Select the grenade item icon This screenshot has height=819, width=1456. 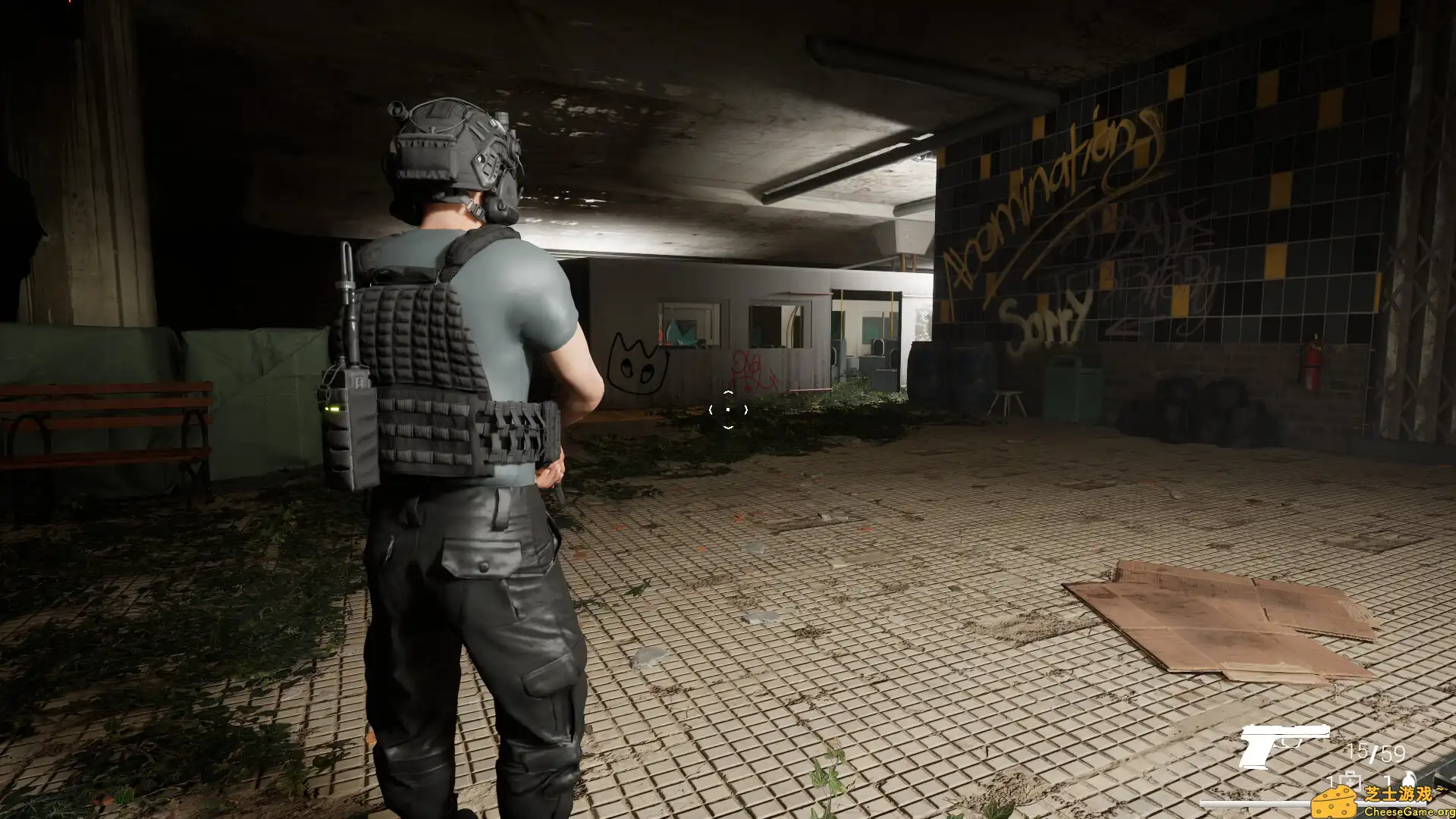(x=1410, y=779)
